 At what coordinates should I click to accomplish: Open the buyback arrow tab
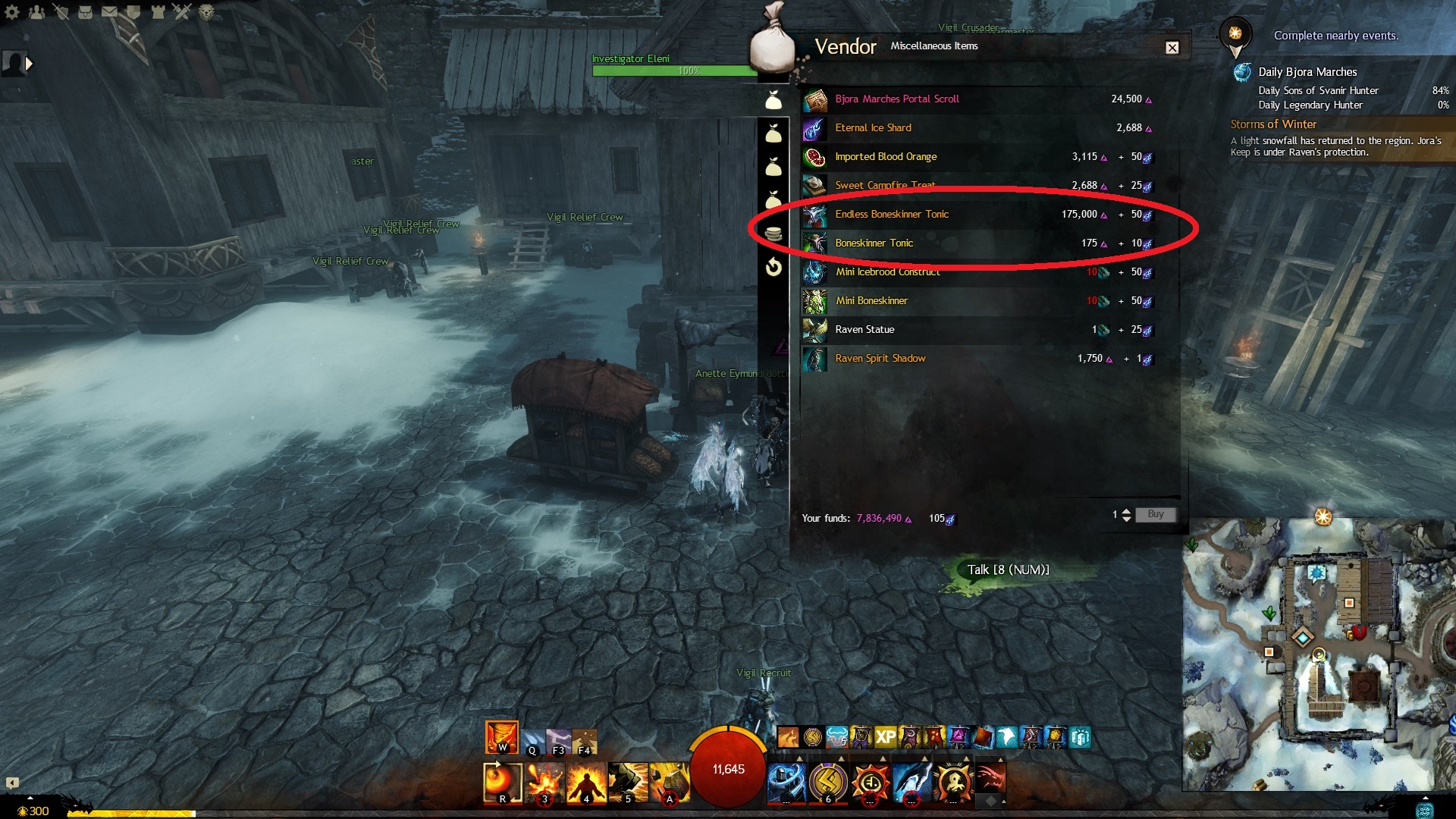pos(773,267)
